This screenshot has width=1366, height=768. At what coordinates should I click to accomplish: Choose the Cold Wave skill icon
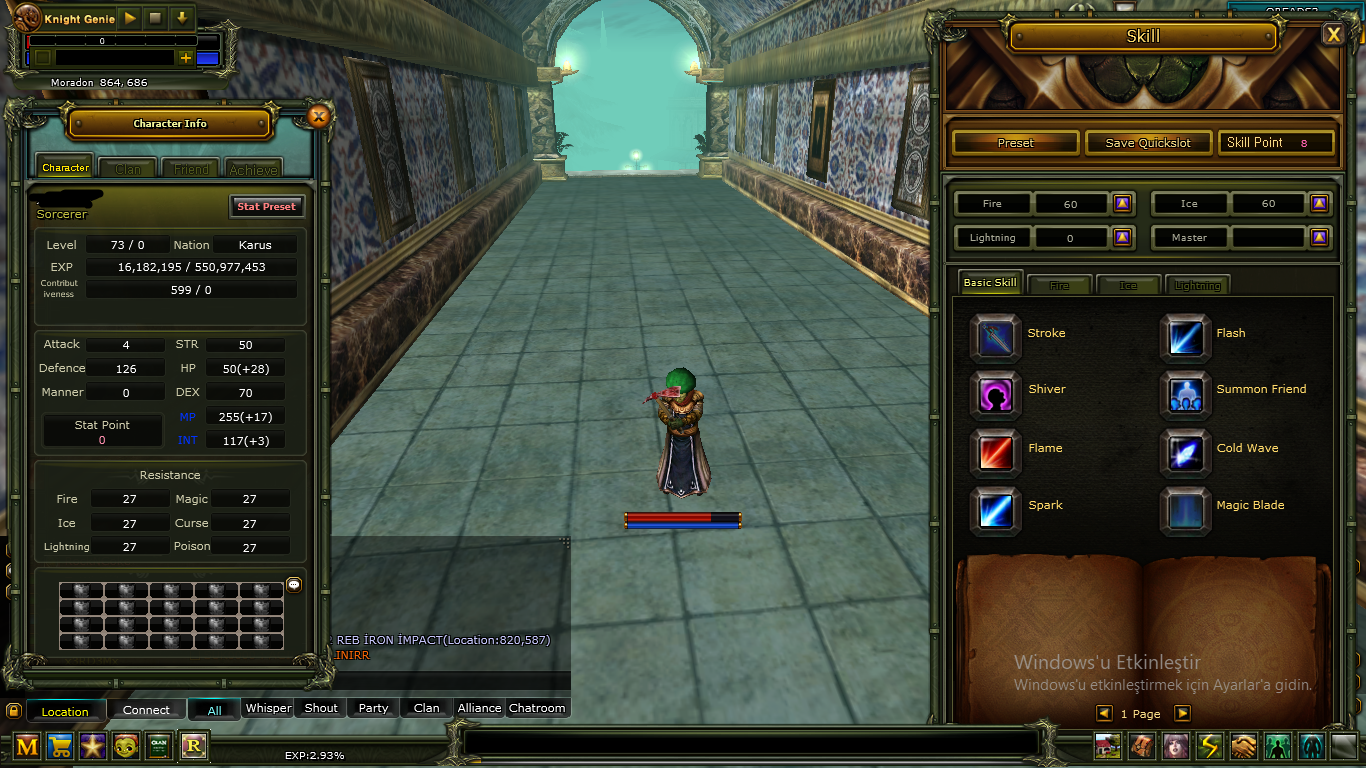point(1186,450)
